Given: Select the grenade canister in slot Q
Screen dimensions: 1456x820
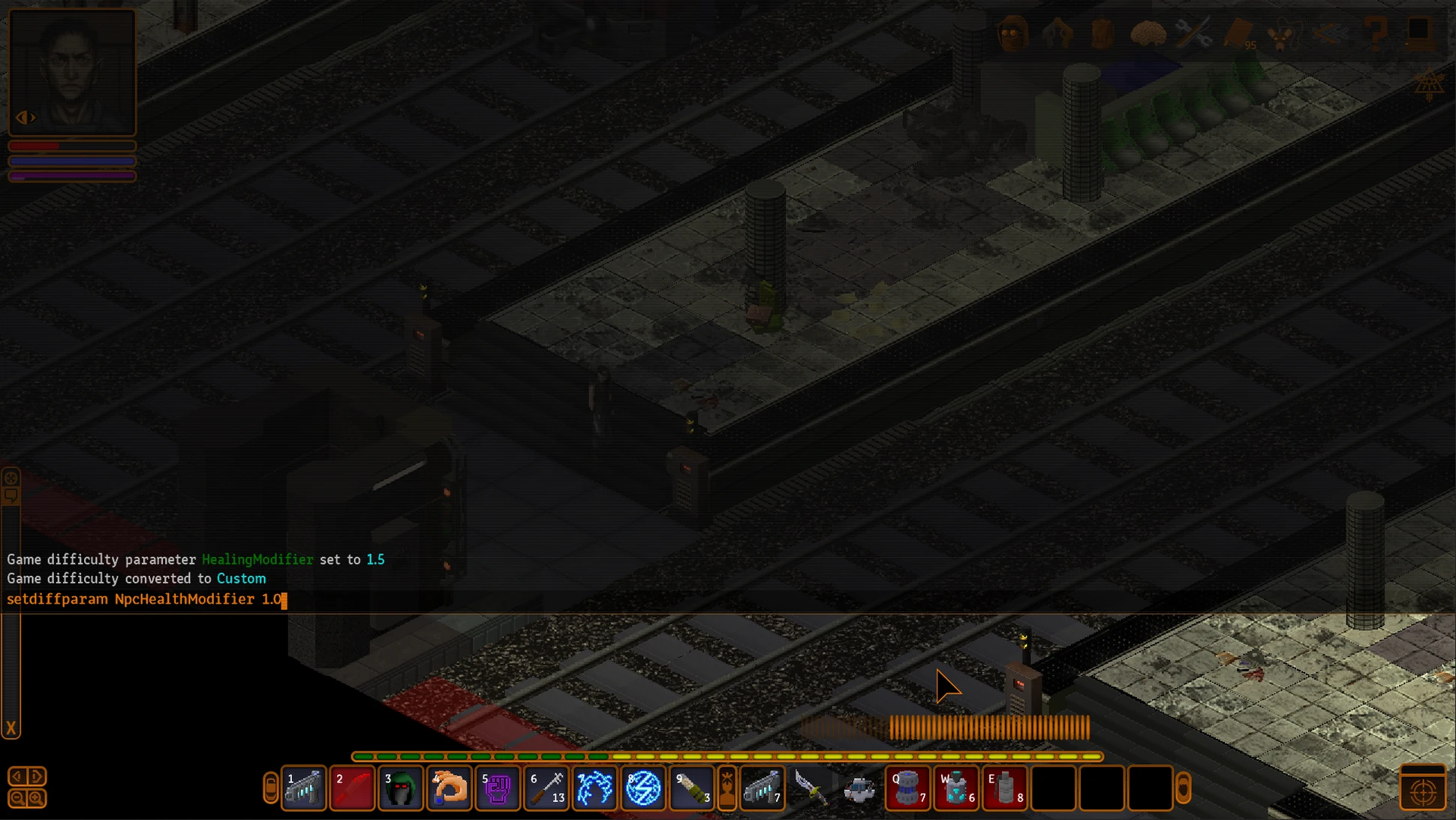Looking at the screenshot, I should [x=908, y=788].
